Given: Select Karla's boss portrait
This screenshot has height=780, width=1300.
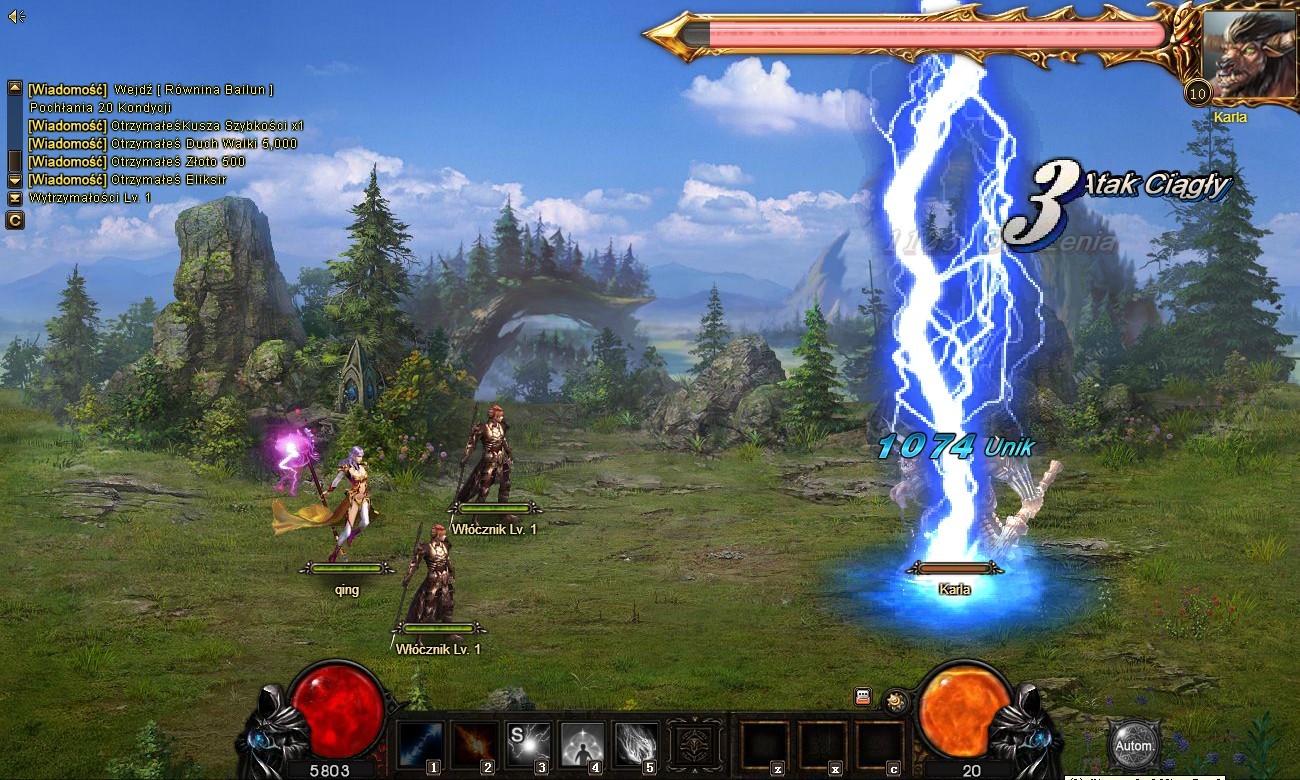Looking at the screenshot, I should point(1247,55).
